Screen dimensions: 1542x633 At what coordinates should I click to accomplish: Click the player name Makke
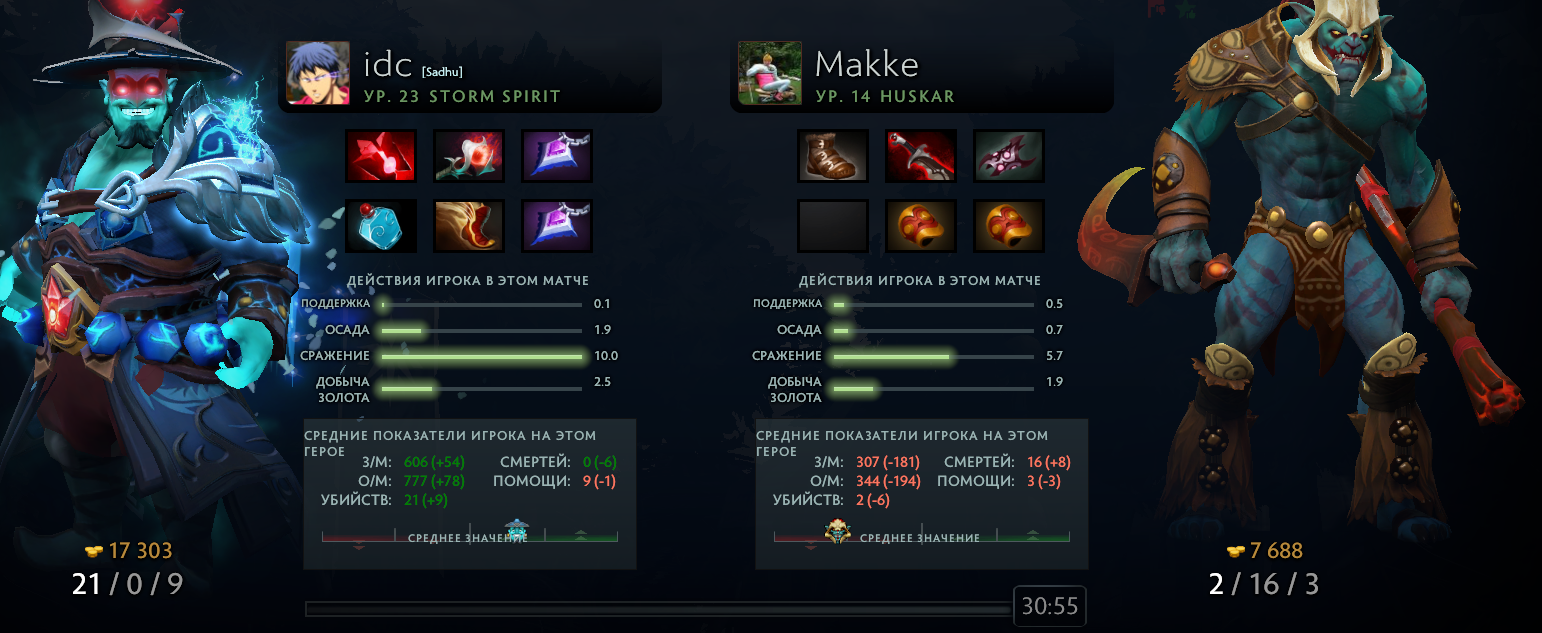coord(866,65)
